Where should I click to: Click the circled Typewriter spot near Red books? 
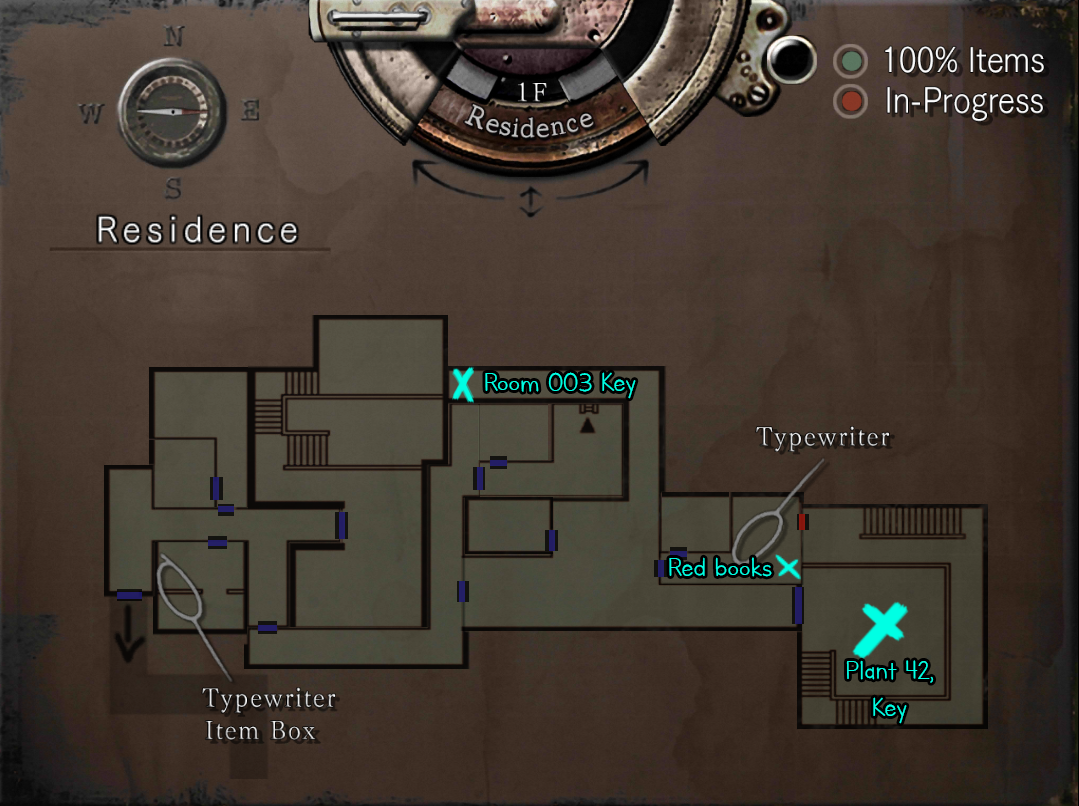[x=759, y=538]
